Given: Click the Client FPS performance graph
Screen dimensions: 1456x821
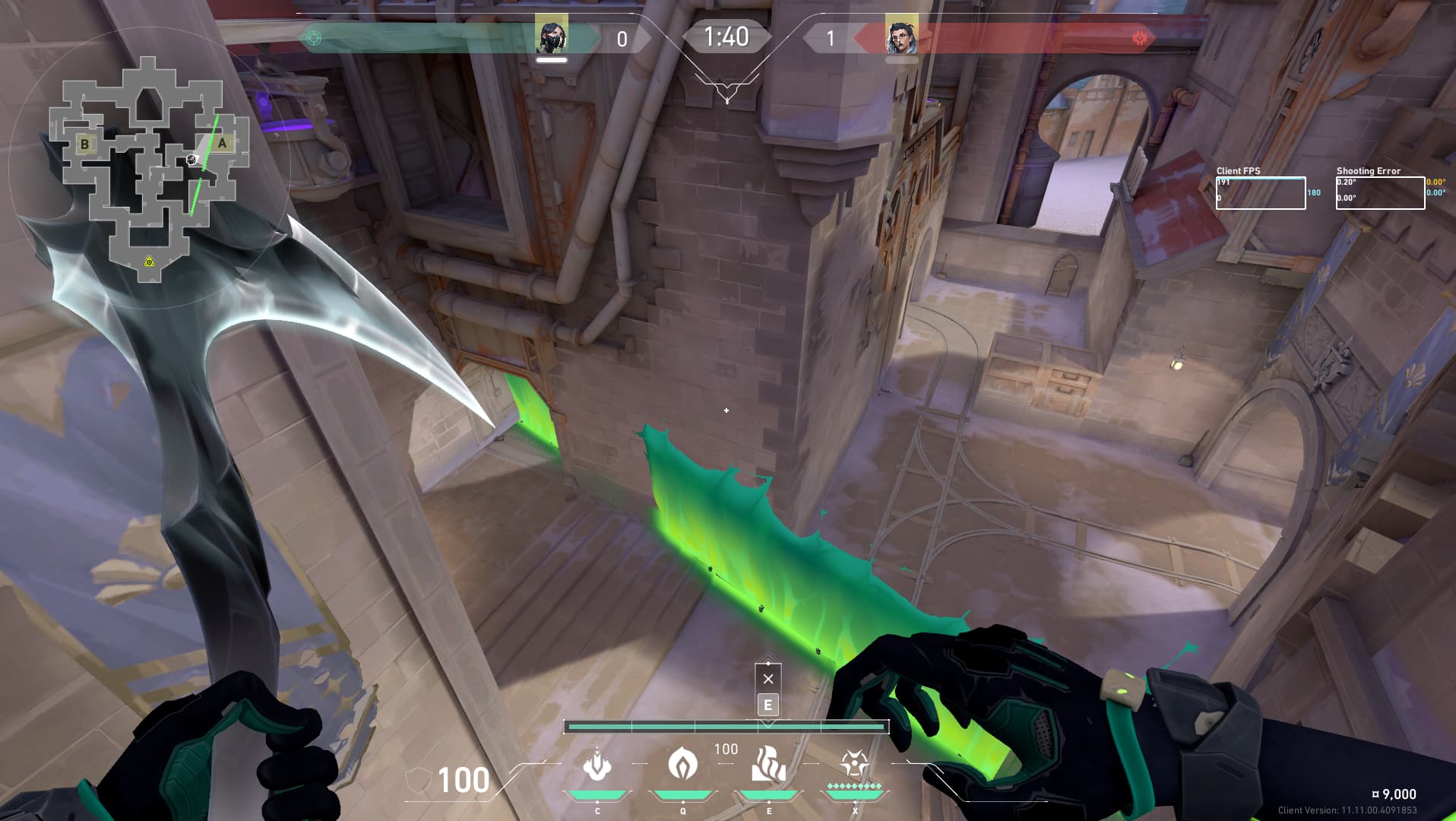Looking at the screenshot, I should [1260, 193].
